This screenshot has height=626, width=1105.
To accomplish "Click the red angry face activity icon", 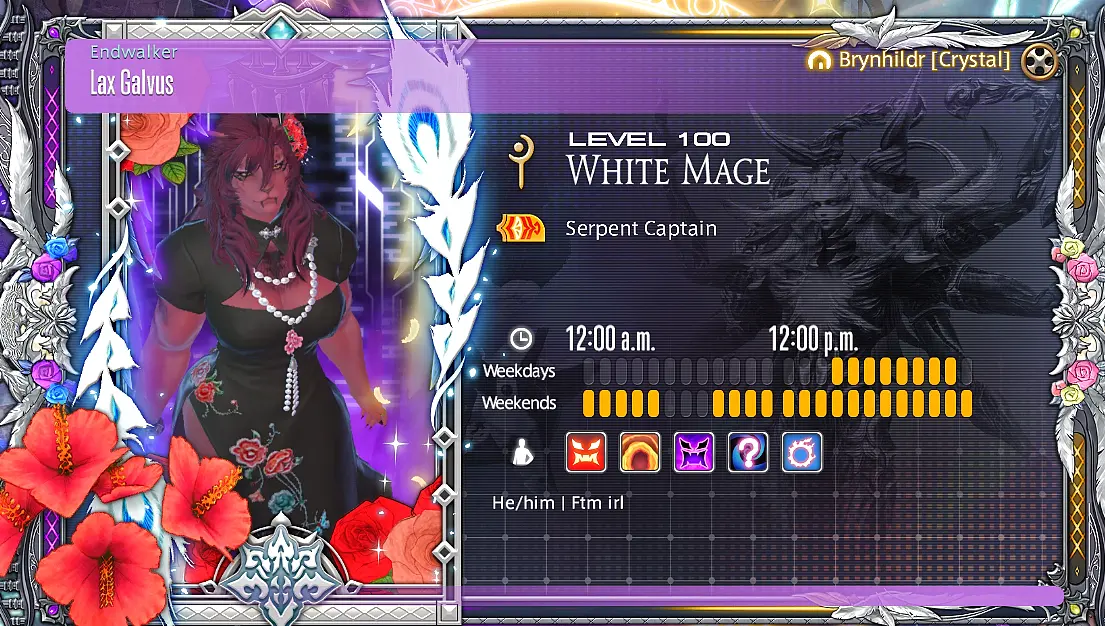I will [586, 452].
